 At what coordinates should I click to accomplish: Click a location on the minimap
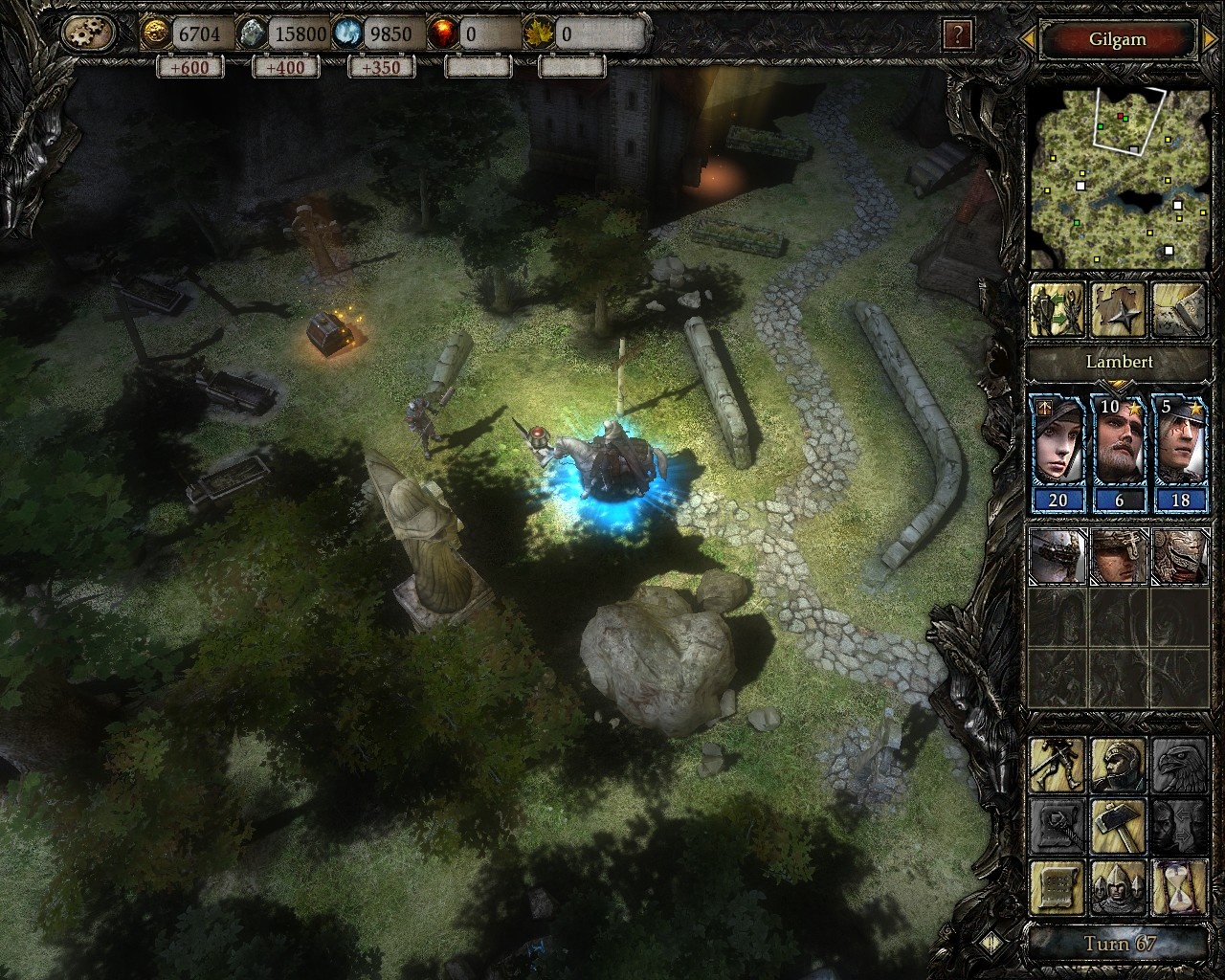click(x=1116, y=178)
